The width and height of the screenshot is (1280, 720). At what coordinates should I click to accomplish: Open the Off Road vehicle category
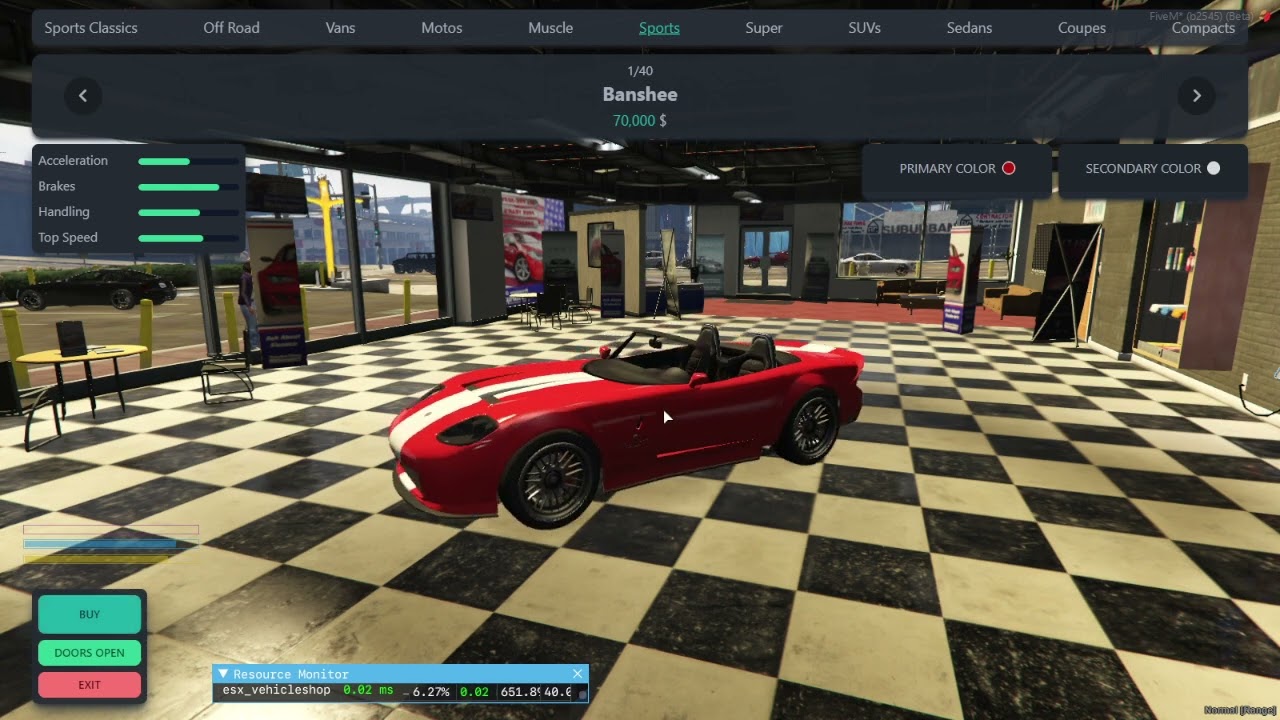pos(231,28)
